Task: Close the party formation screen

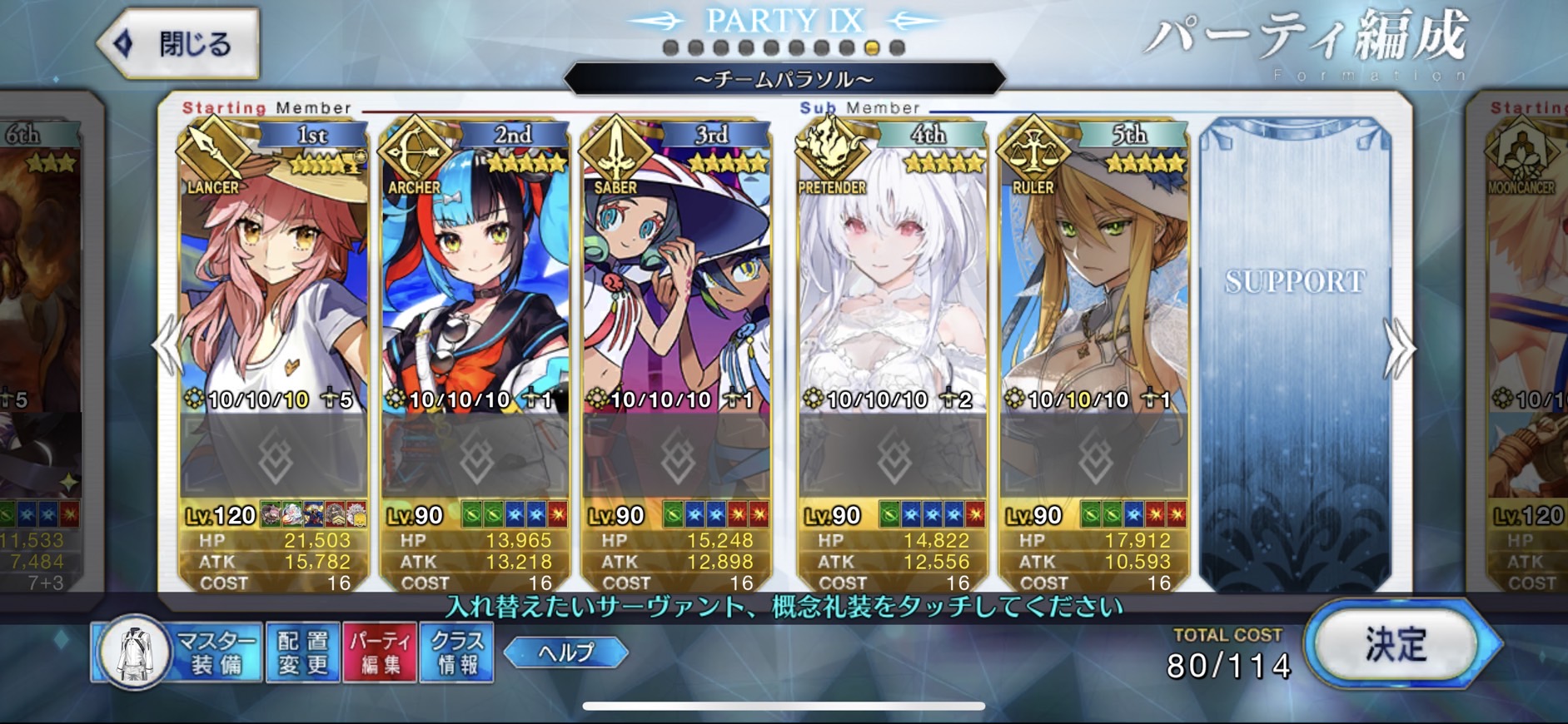Action: [x=178, y=43]
